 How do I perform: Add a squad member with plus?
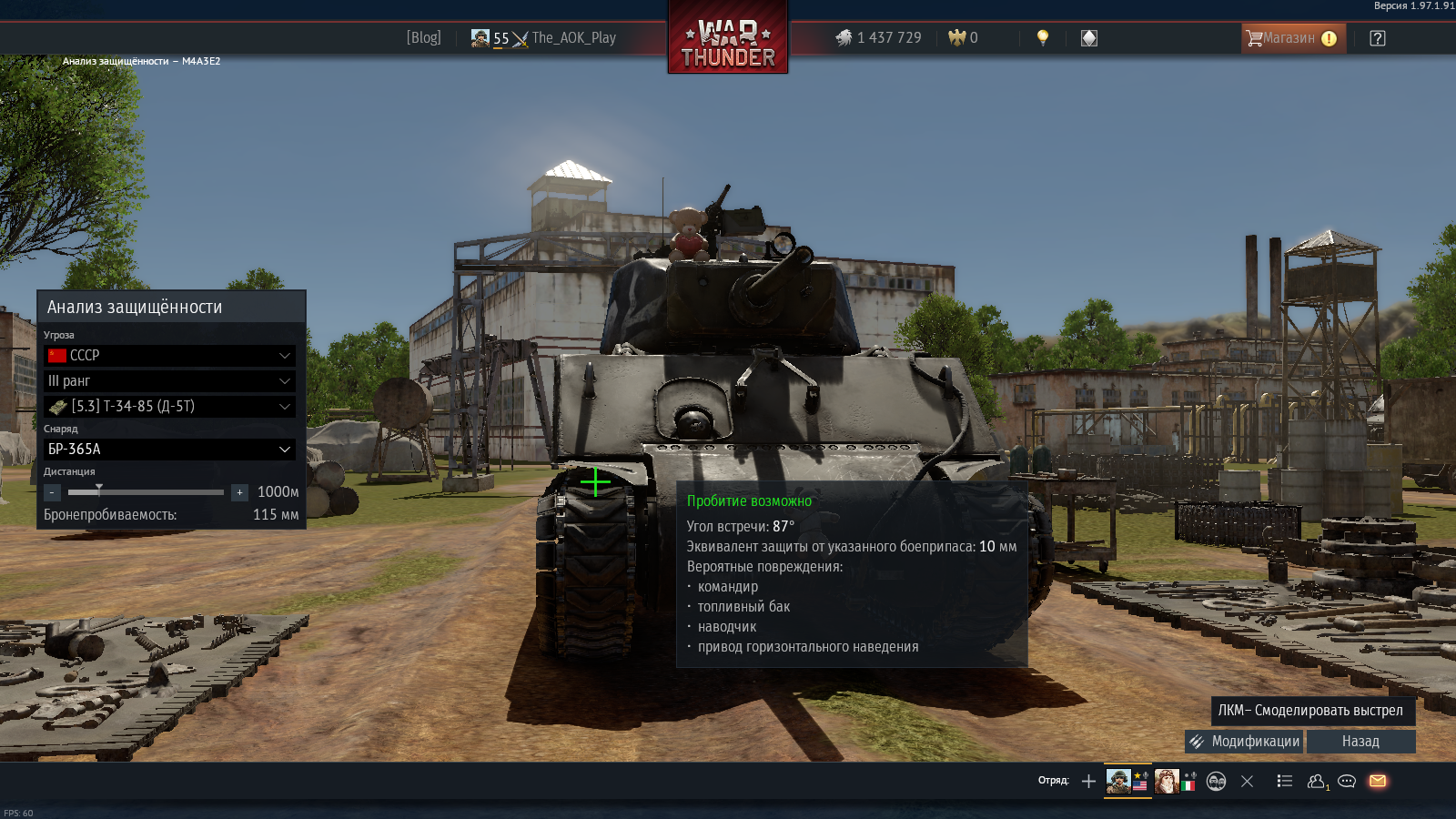point(1088,781)
